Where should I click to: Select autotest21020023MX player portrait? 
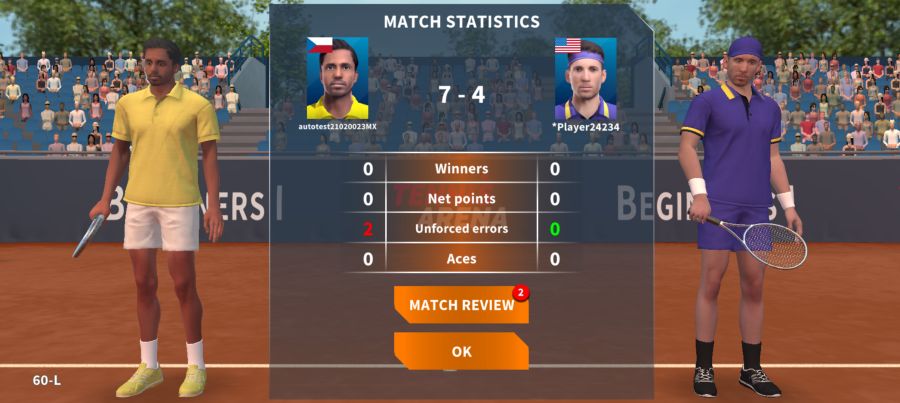tap(337, 78)
